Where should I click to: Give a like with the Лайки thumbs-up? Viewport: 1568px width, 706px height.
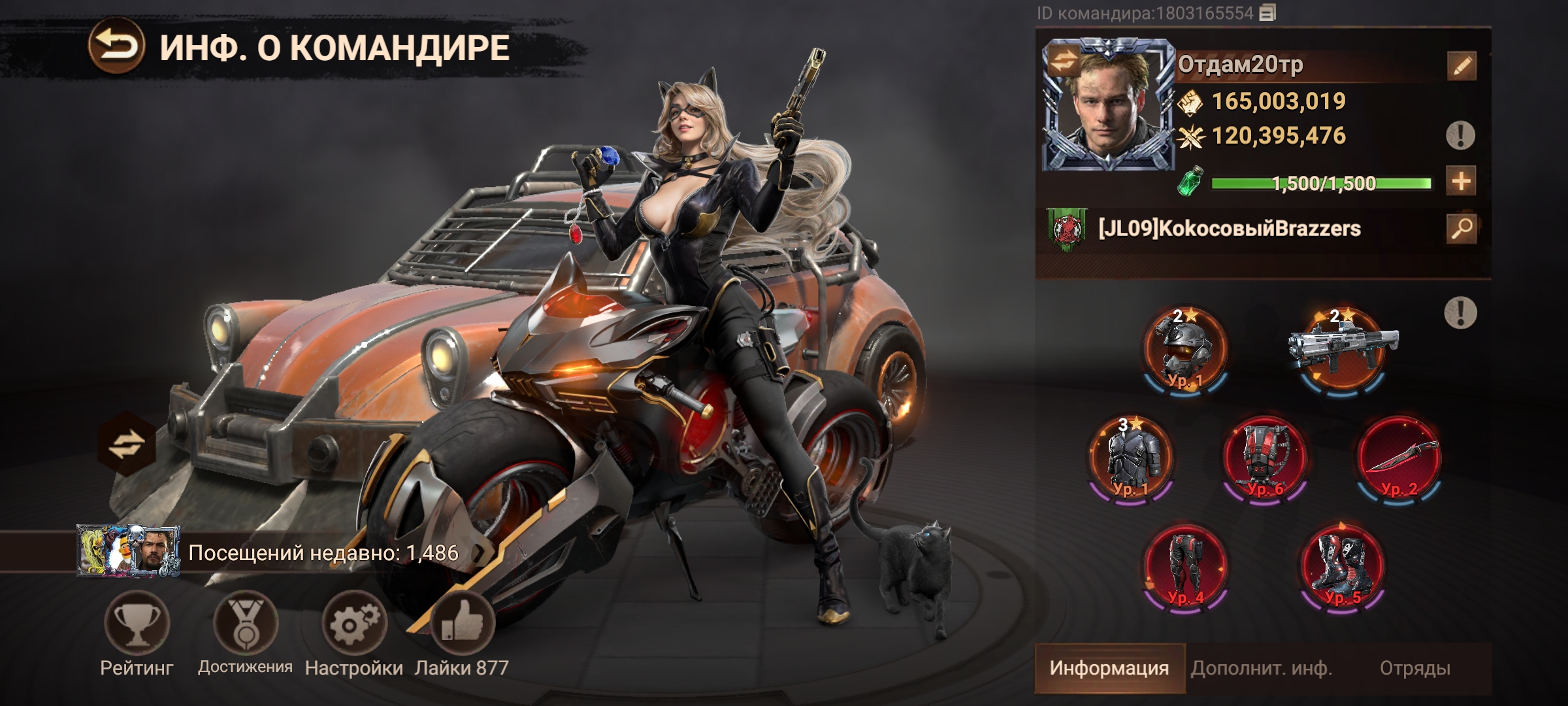click(x=462, y=623)
